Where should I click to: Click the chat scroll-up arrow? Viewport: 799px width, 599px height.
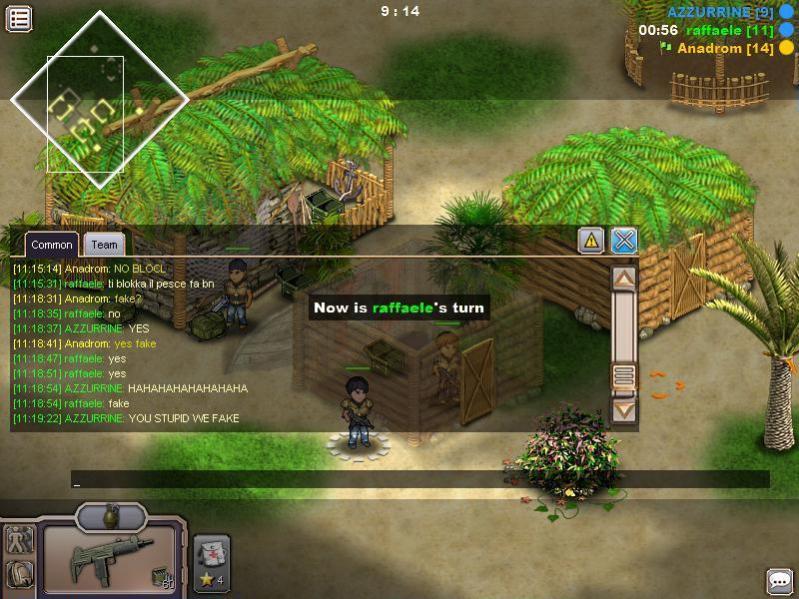tap(624, 279)
